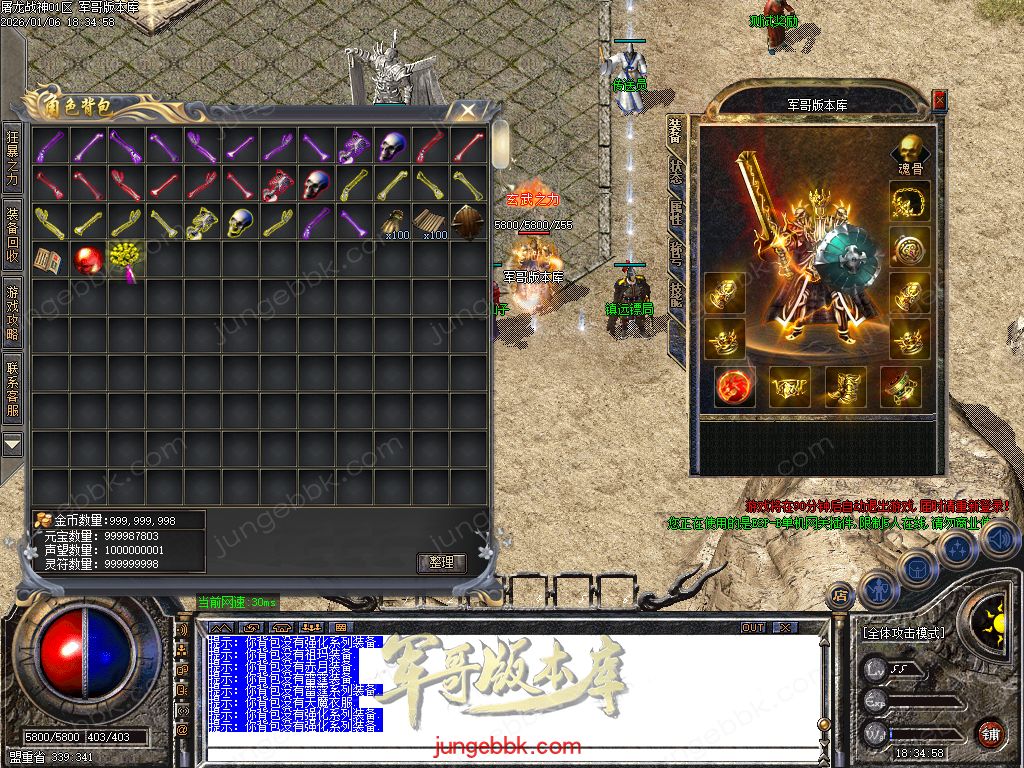Open the red 铺 shop button
The height and width of the screenshot is (768, 1024).
[x=989, y=733]
